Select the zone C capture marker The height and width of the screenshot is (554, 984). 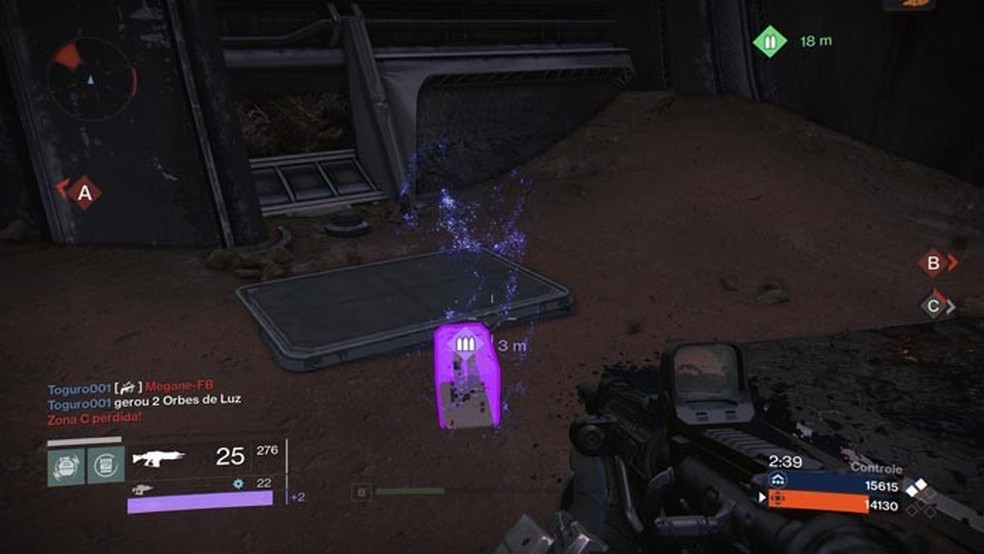933,307
